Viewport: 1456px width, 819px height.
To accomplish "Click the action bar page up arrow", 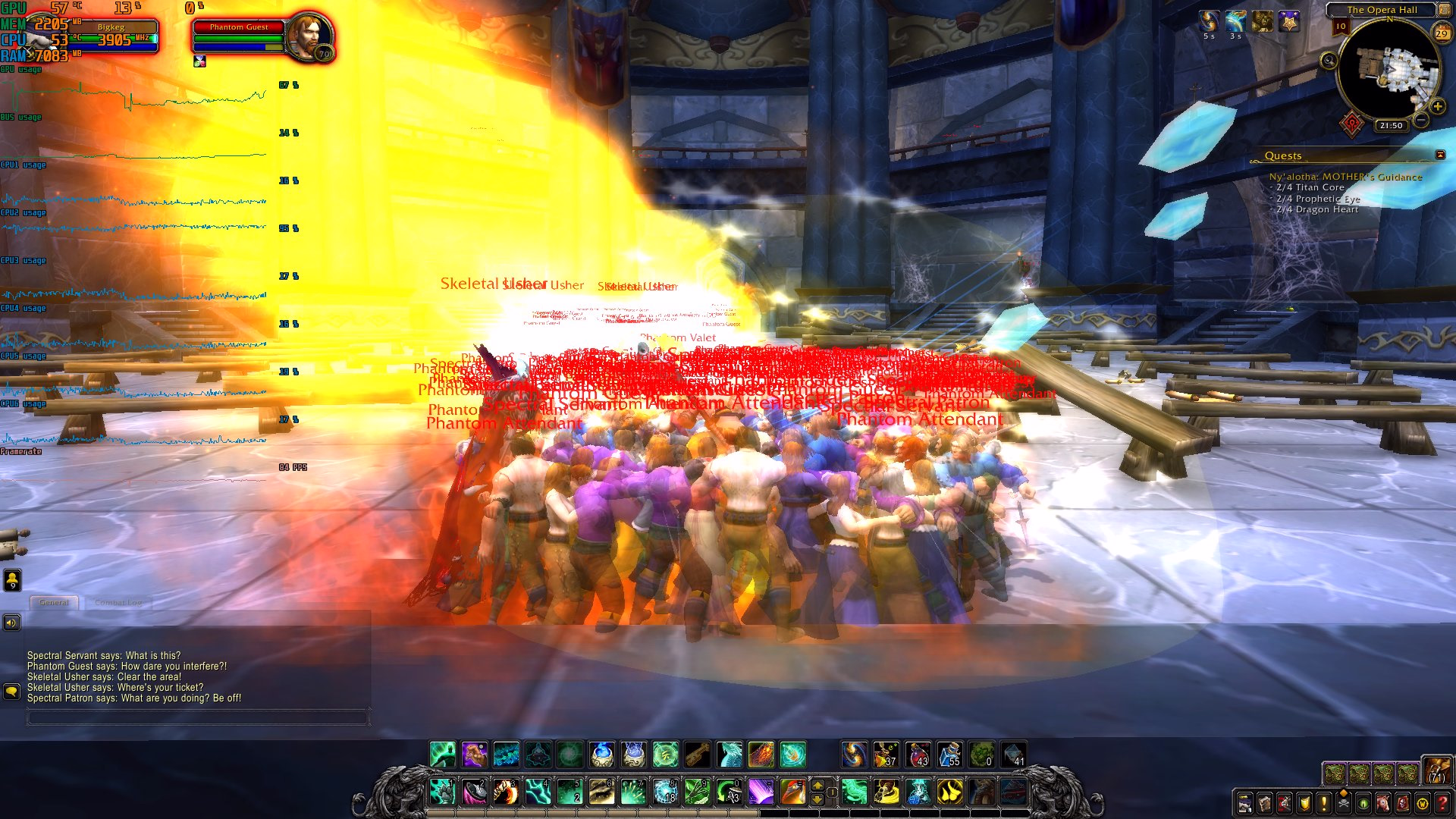I will point(817,785).
